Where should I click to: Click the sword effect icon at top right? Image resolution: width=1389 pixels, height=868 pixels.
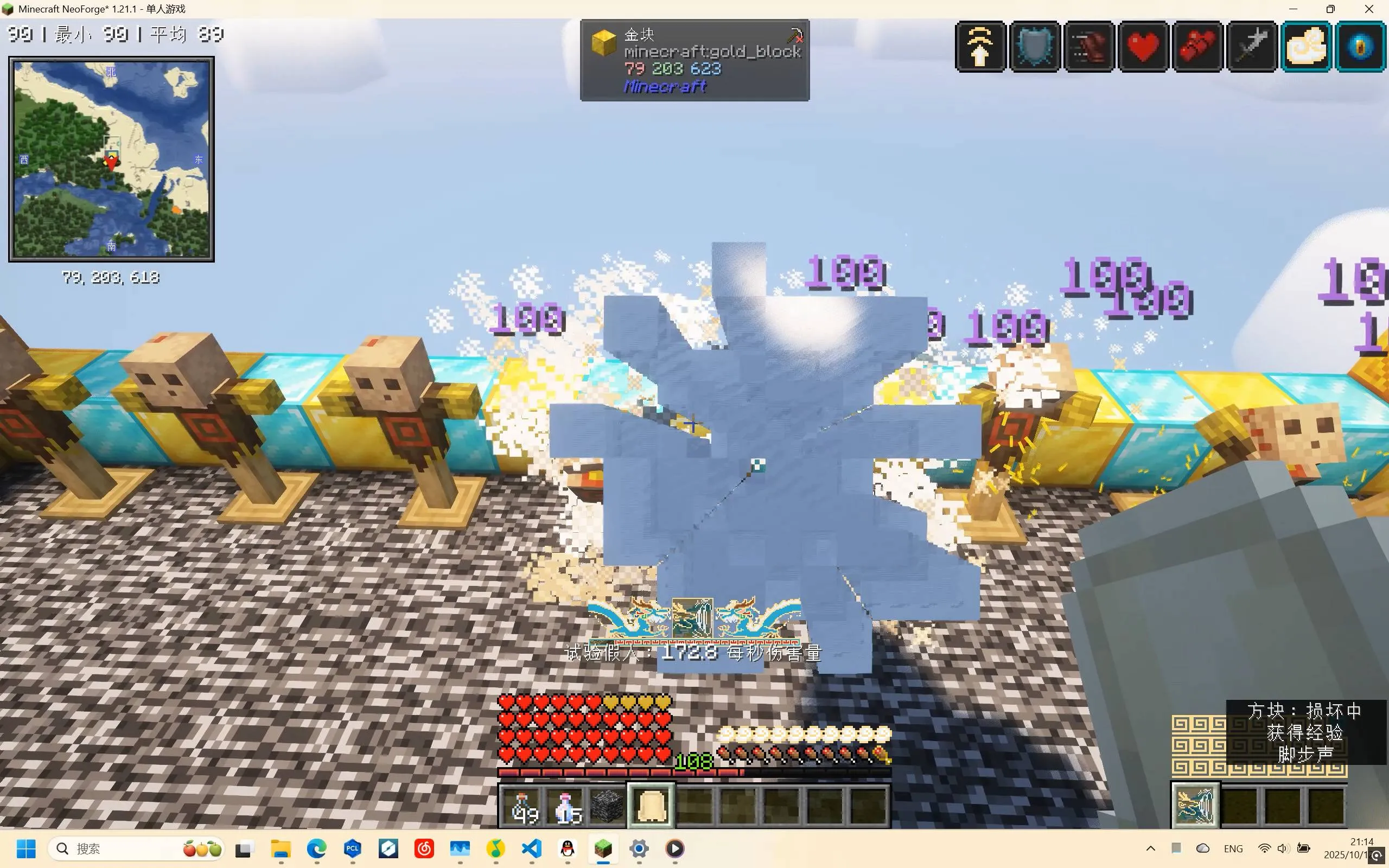pyautogui.click(x=1251, y=47)
